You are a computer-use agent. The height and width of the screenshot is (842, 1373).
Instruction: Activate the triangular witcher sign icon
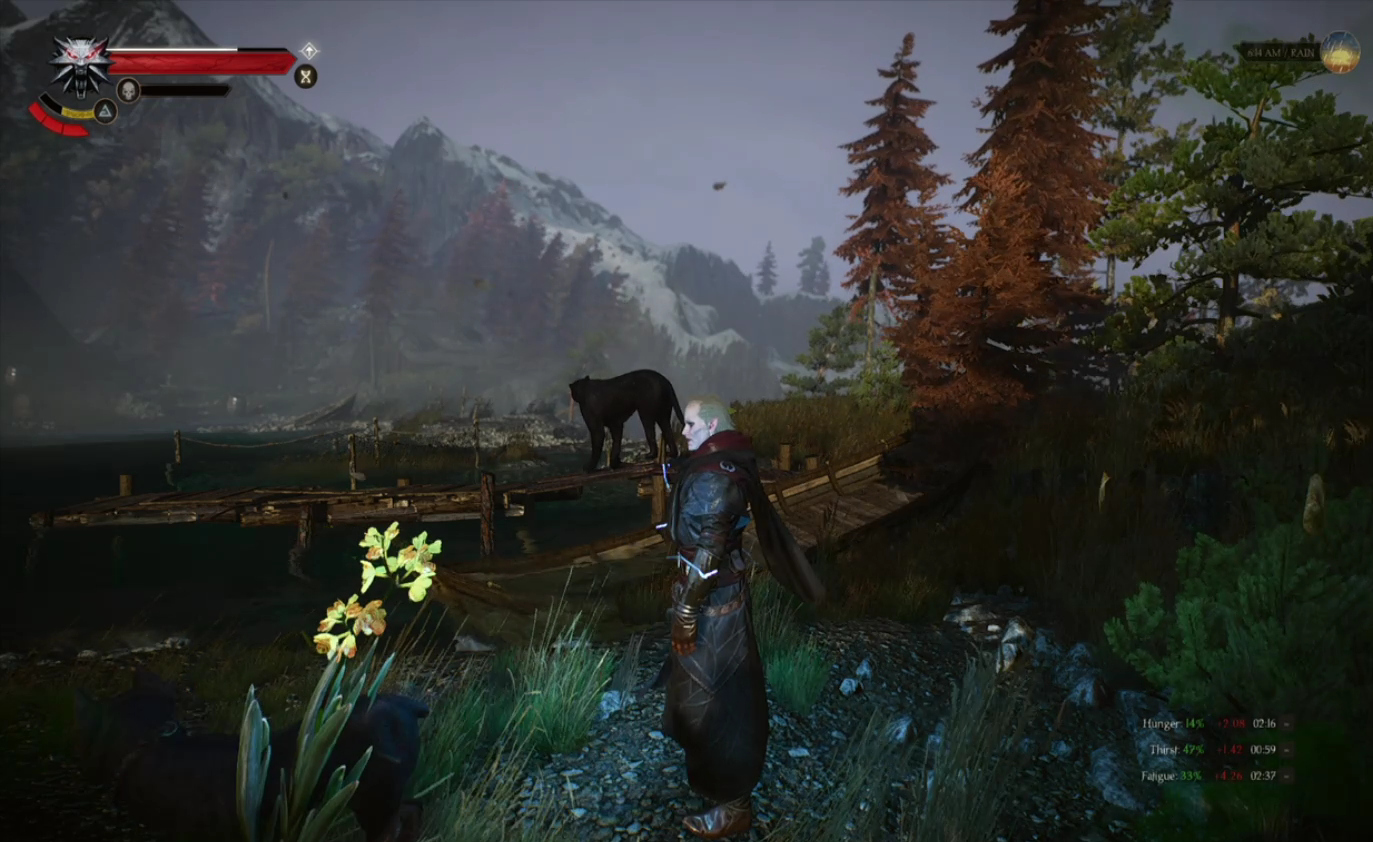point(105,111)
